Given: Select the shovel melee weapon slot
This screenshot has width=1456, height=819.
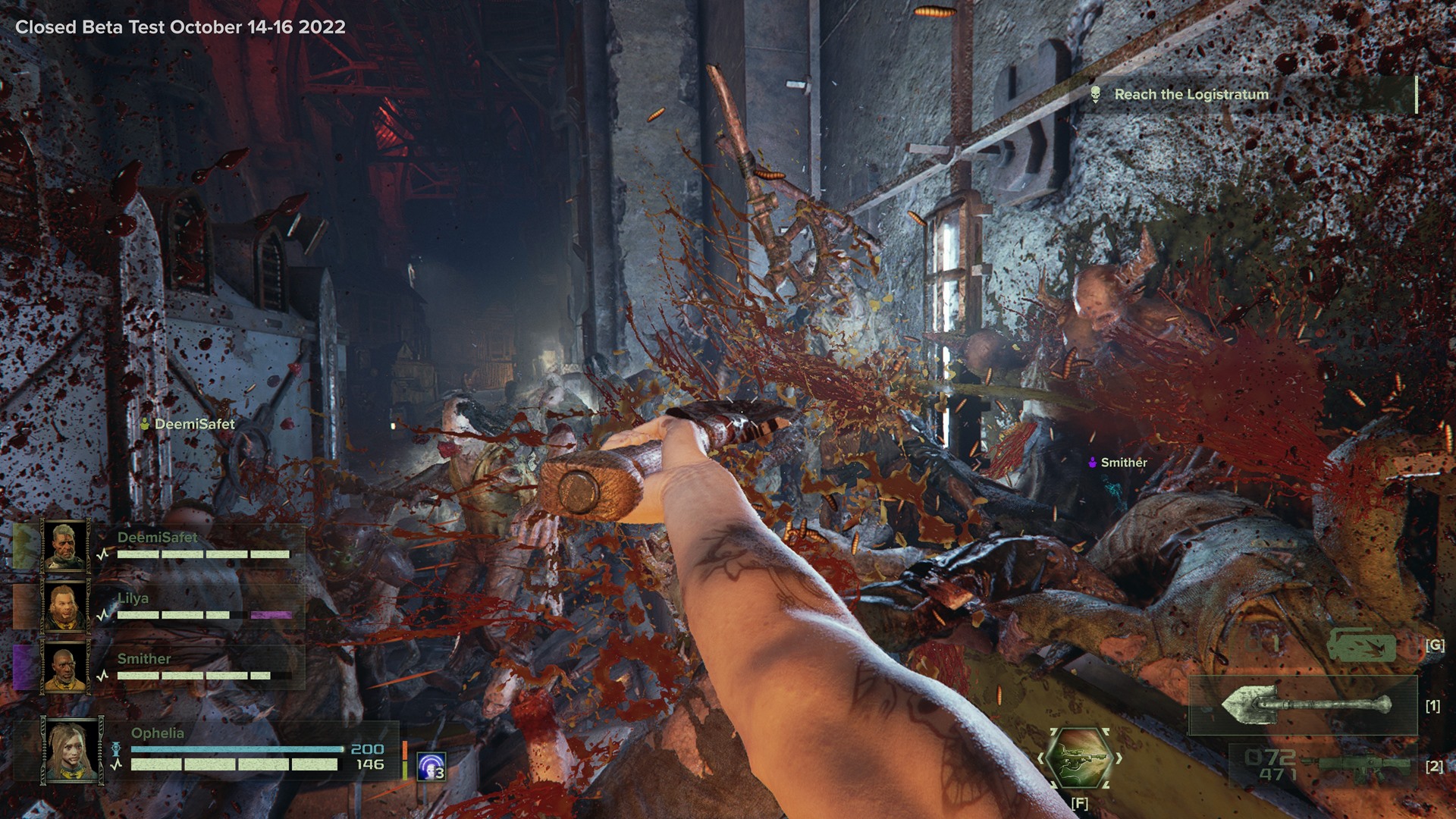Looking at the screenshot, I should pos(1304,705).
